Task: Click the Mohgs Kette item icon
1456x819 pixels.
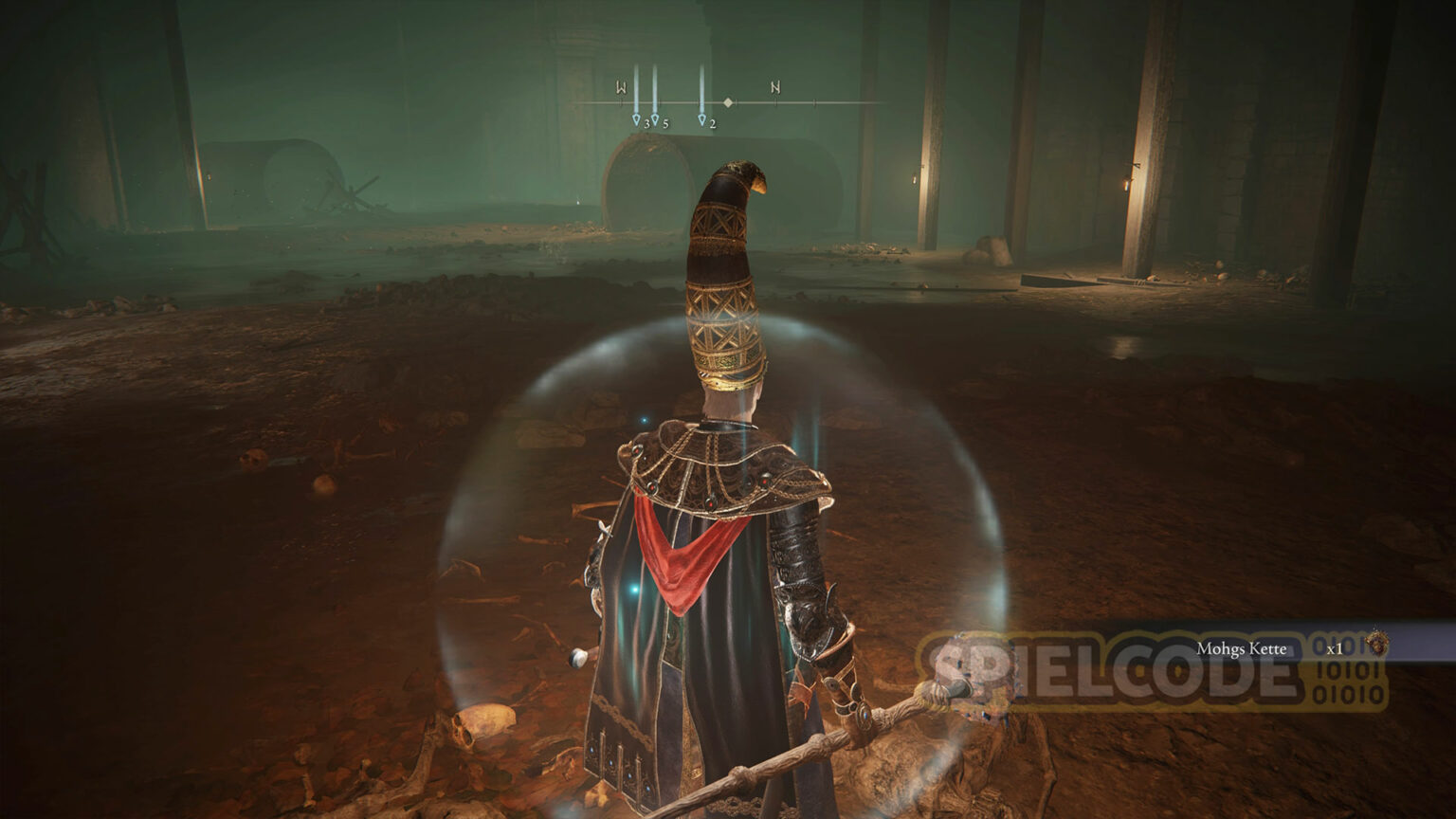Action: pyautogui.click(x=1374, y=645)
